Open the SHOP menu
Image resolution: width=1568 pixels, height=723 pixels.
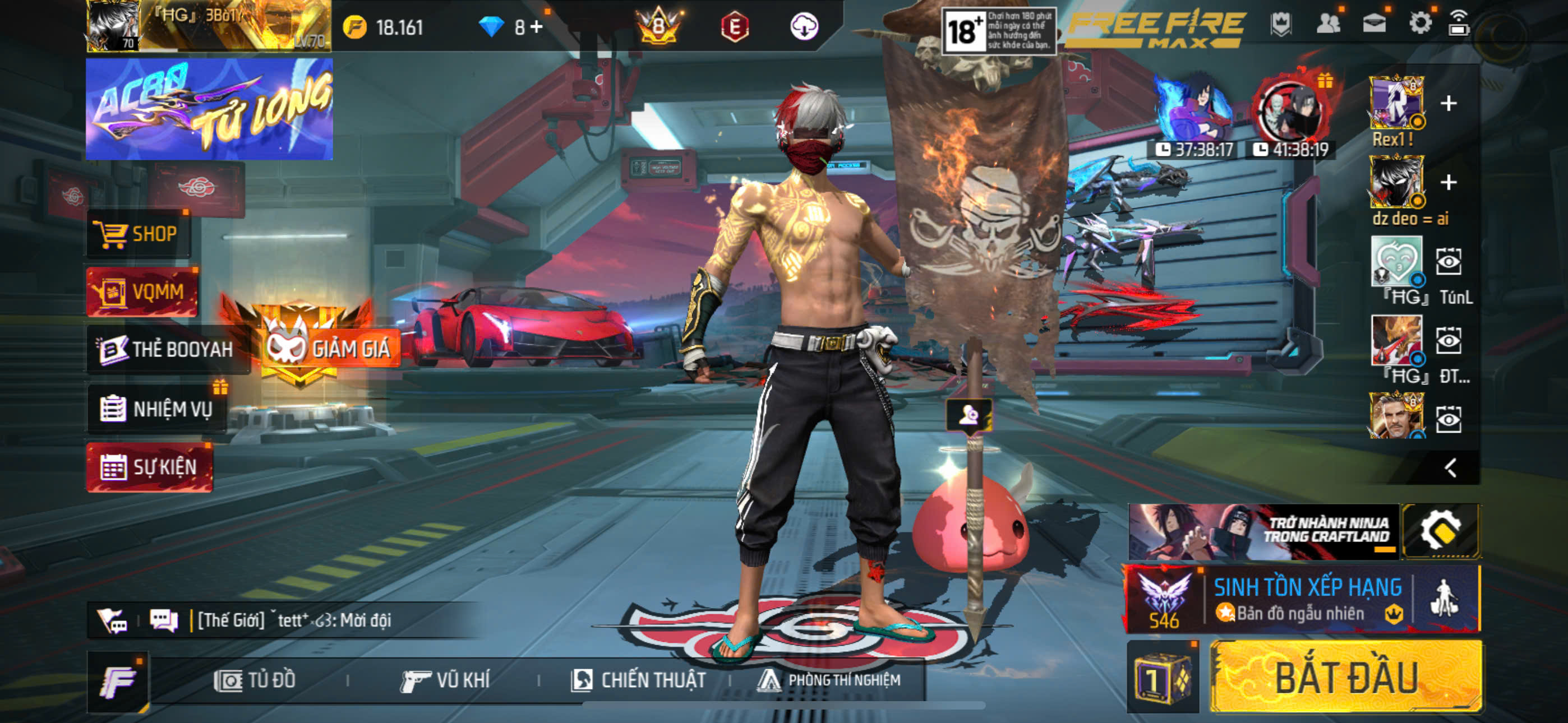[x=138, y=234]
